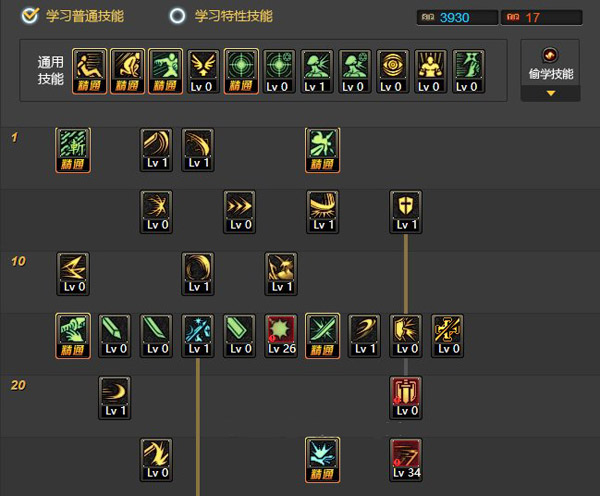Screen dimensions: 600x496
Task: Select the red Lv 26 explosion skill
Action: [x=281, y=335]
